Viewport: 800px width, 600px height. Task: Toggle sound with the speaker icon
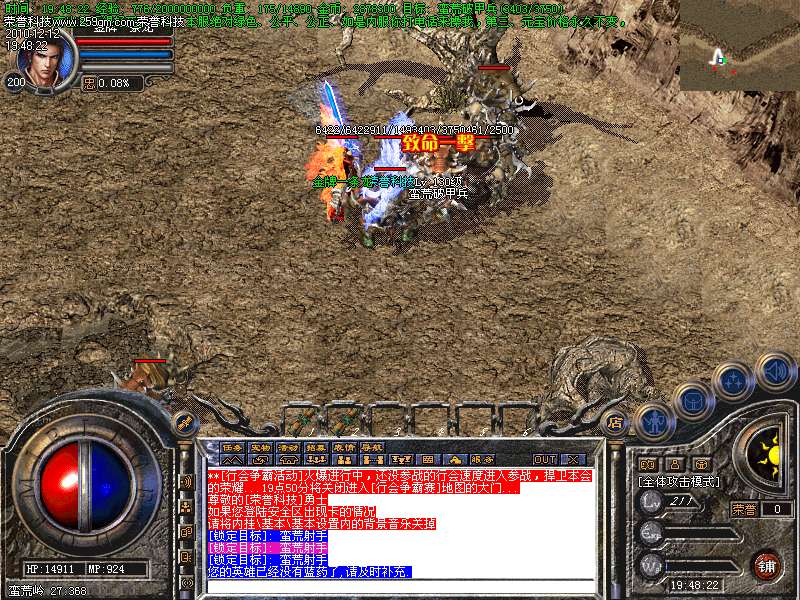click(x=775, y=369)
